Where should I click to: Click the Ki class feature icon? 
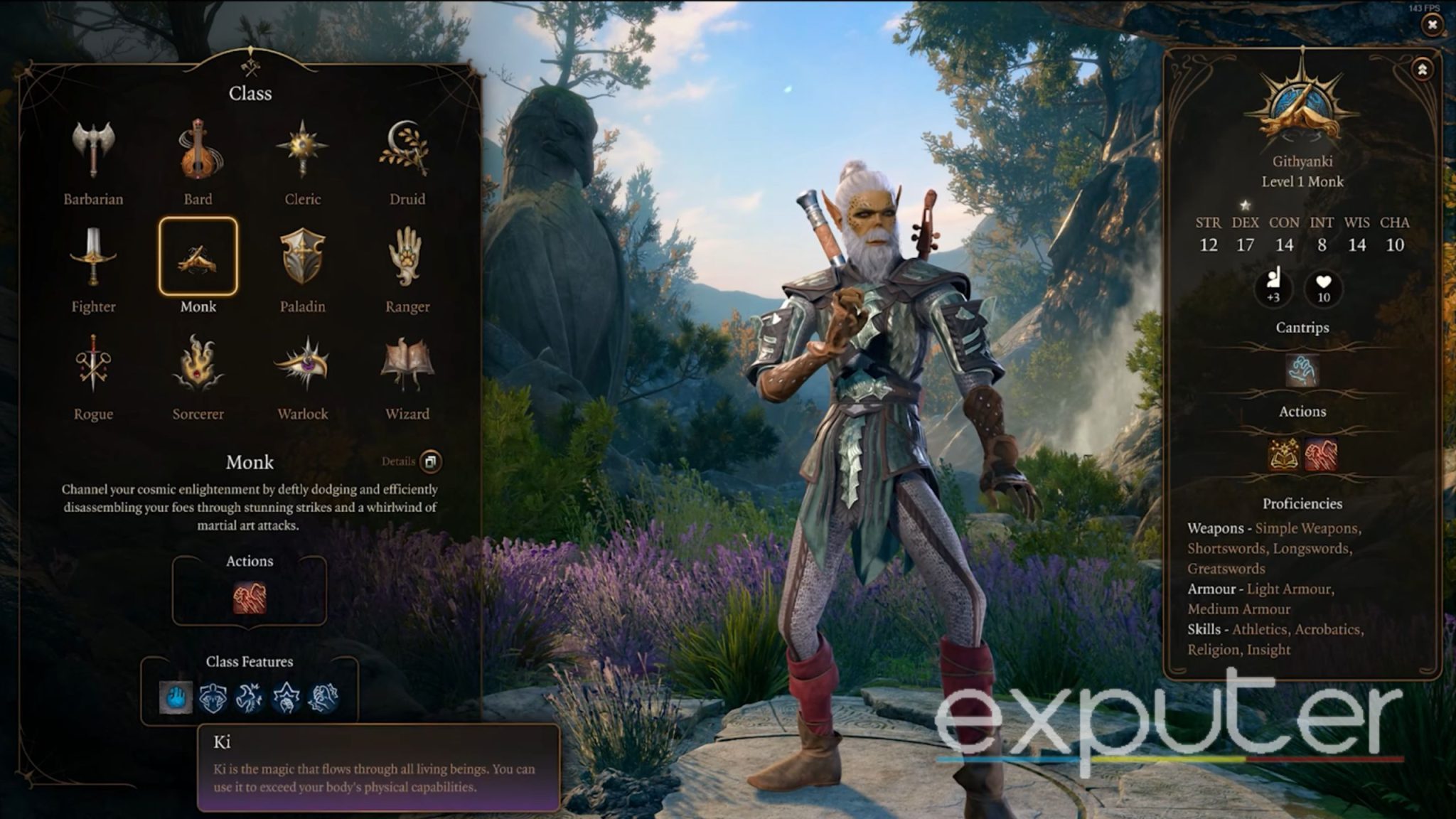176,698
